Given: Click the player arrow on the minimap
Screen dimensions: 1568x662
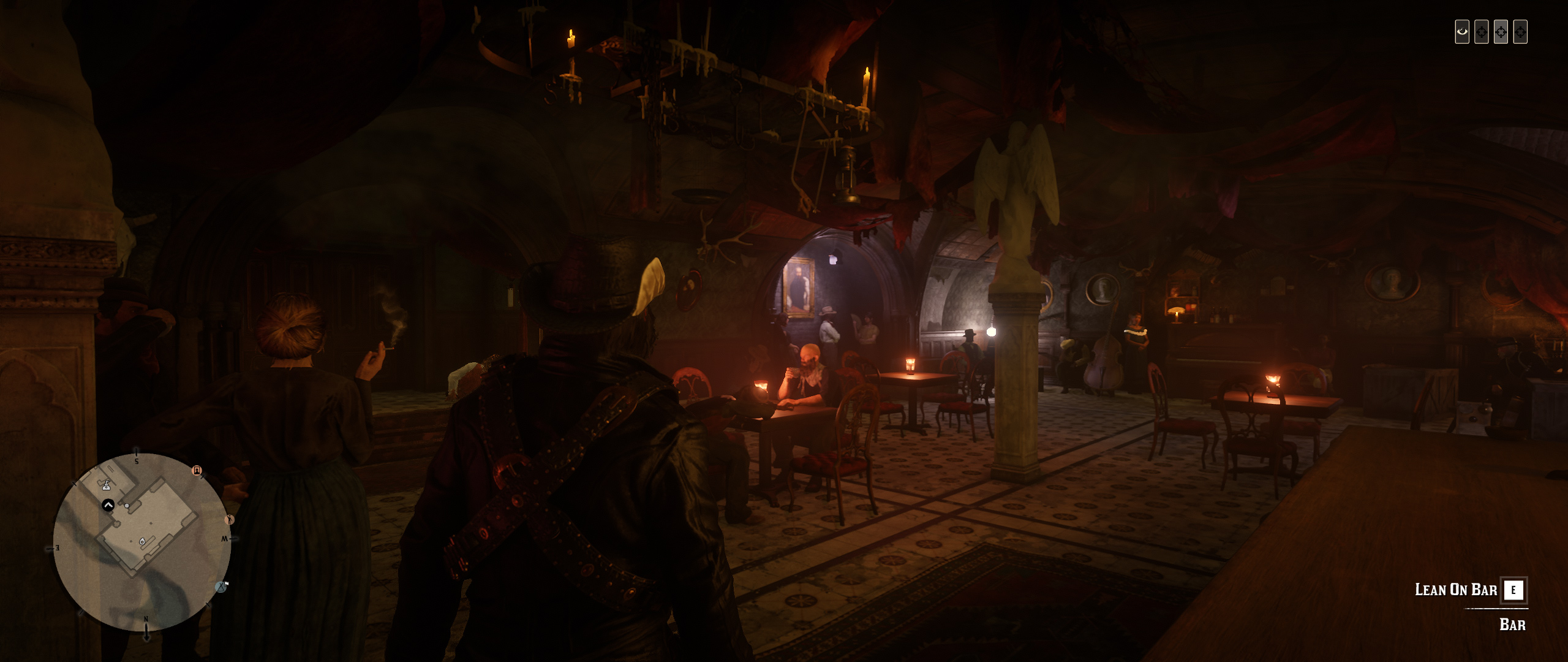Looking at the screenshot, I should 108,506.
